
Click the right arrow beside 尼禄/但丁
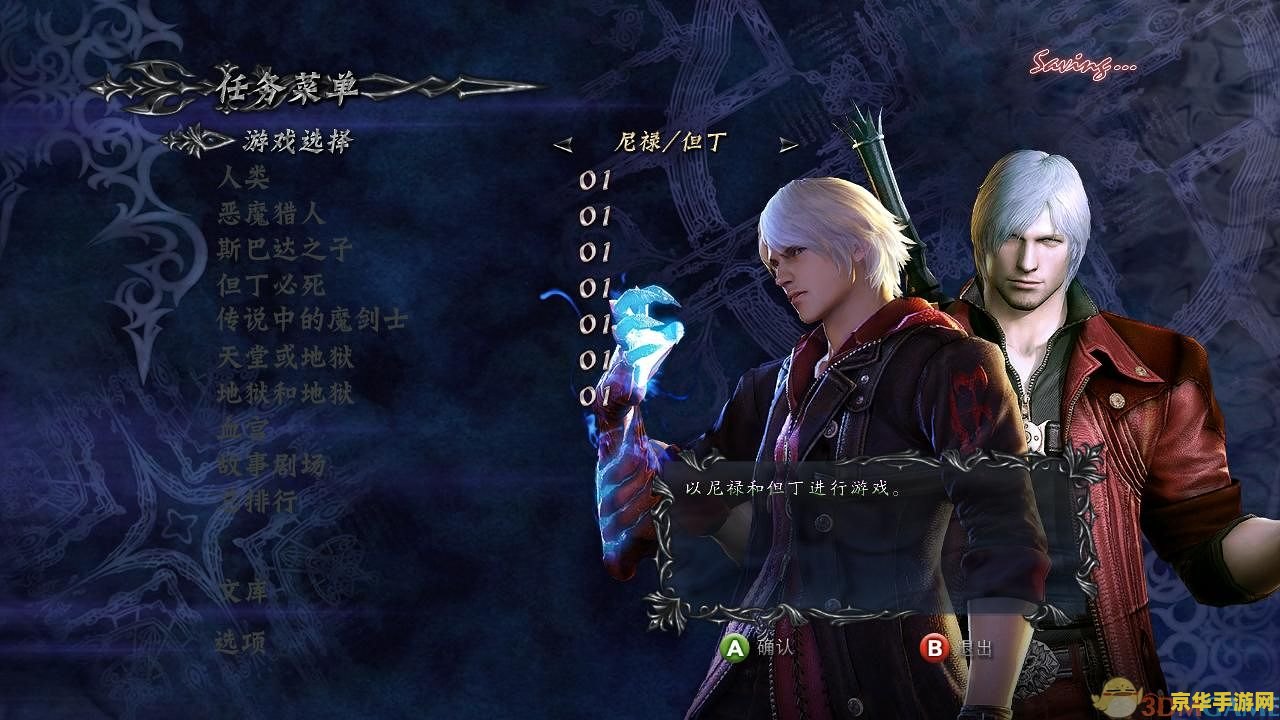click(789, 145)
